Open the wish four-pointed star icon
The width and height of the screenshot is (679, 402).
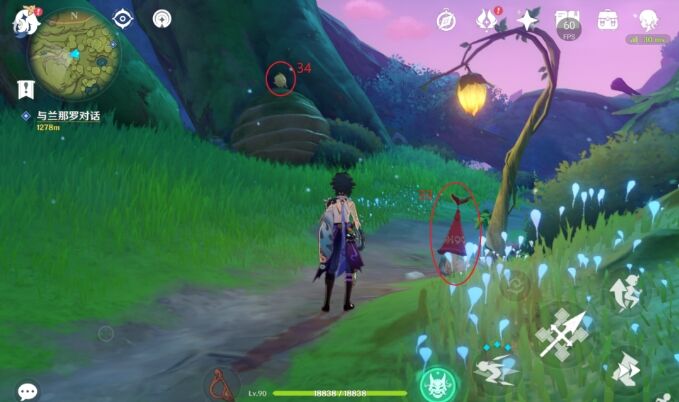click(528, 19)
